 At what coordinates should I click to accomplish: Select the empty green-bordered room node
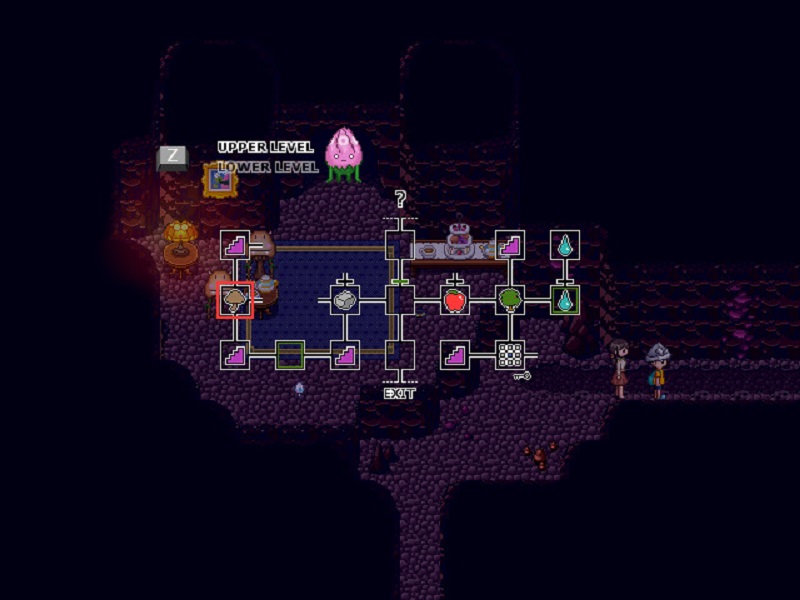tap(290, 354)
